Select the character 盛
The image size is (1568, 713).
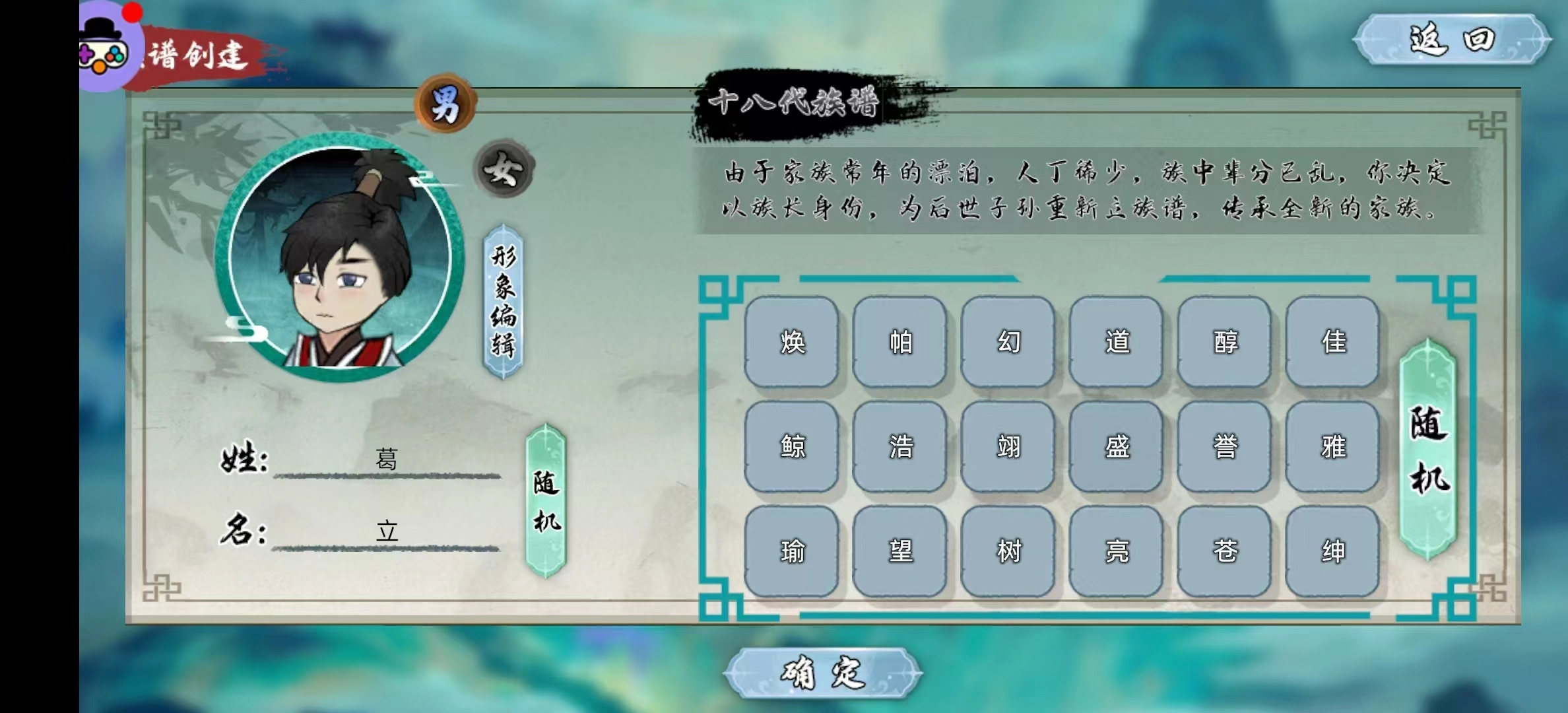[1115, 446]
